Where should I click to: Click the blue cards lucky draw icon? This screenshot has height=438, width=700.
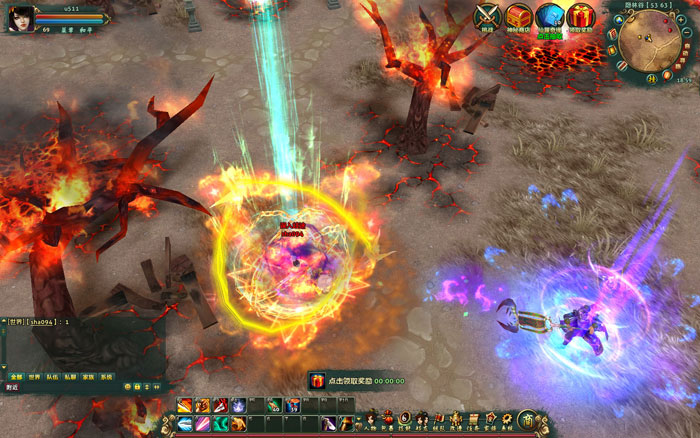click(548, 16)
